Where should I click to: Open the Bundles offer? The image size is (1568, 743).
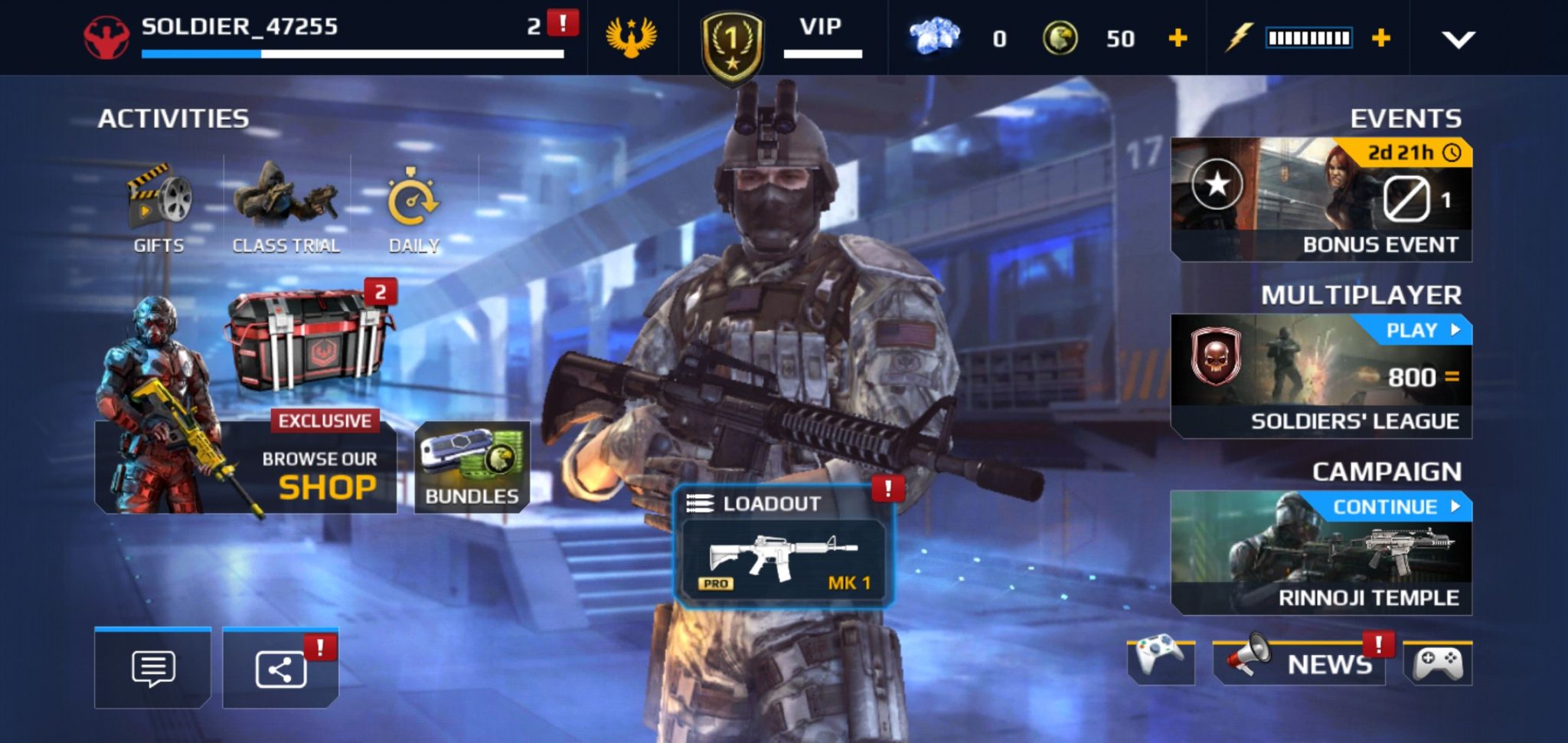[472, 467]
